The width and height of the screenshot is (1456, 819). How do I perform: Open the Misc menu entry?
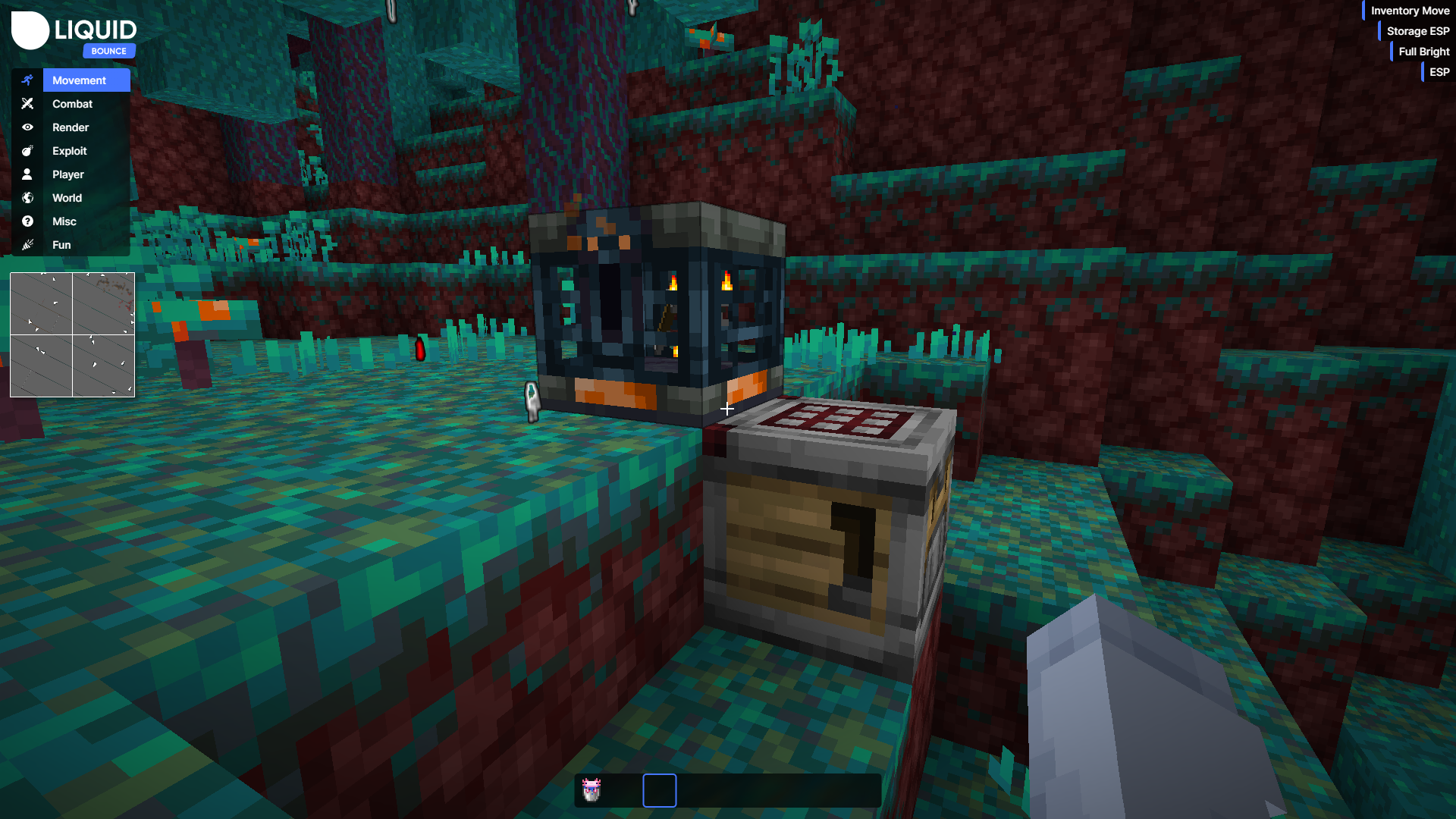coord(63,221)
